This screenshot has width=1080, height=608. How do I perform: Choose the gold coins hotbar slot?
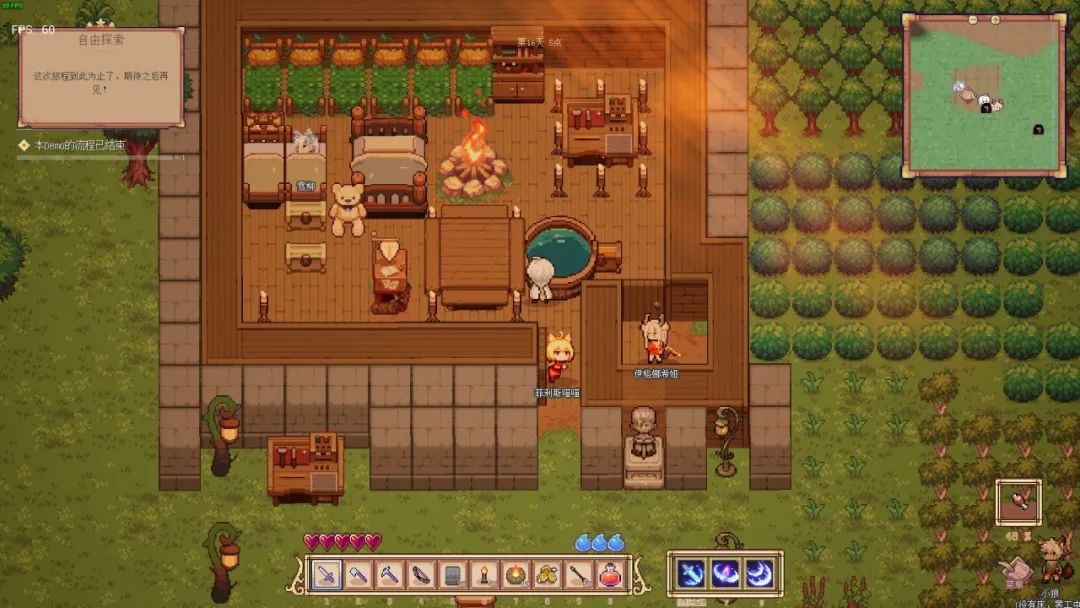click(547, 574)
